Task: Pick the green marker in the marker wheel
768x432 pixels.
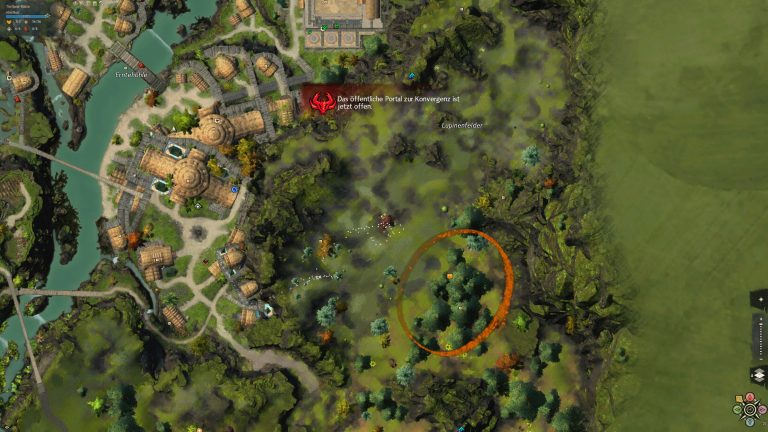Action: [737, 409]
